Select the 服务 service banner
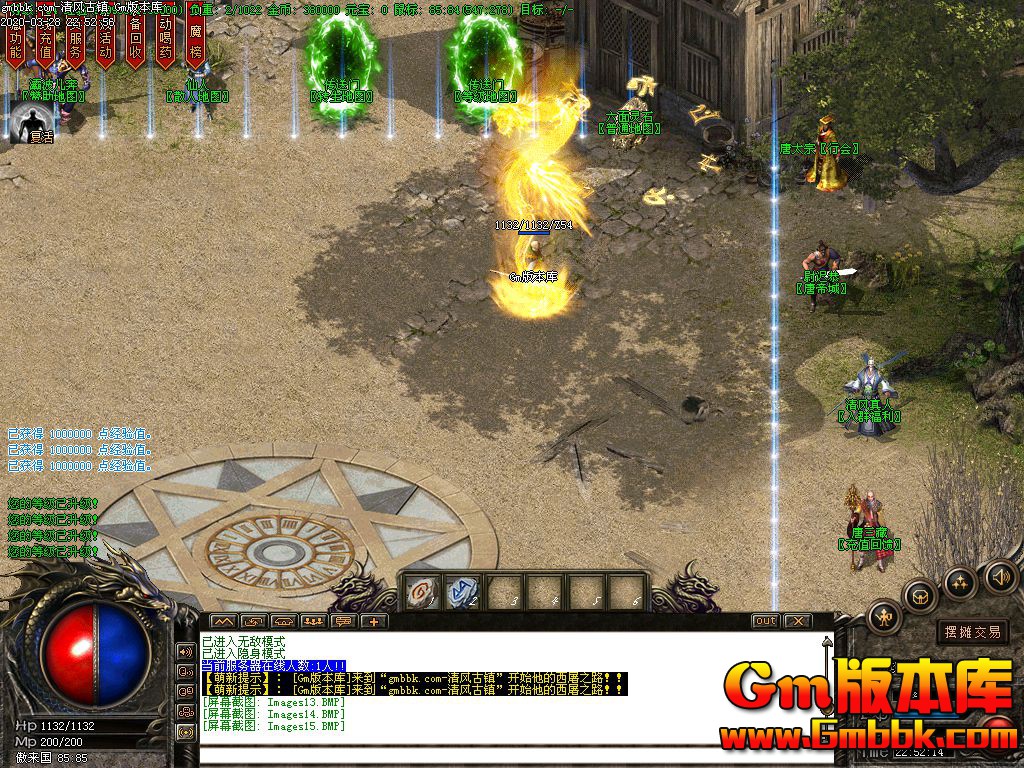The image size is (1024, 768). [76, 43]
